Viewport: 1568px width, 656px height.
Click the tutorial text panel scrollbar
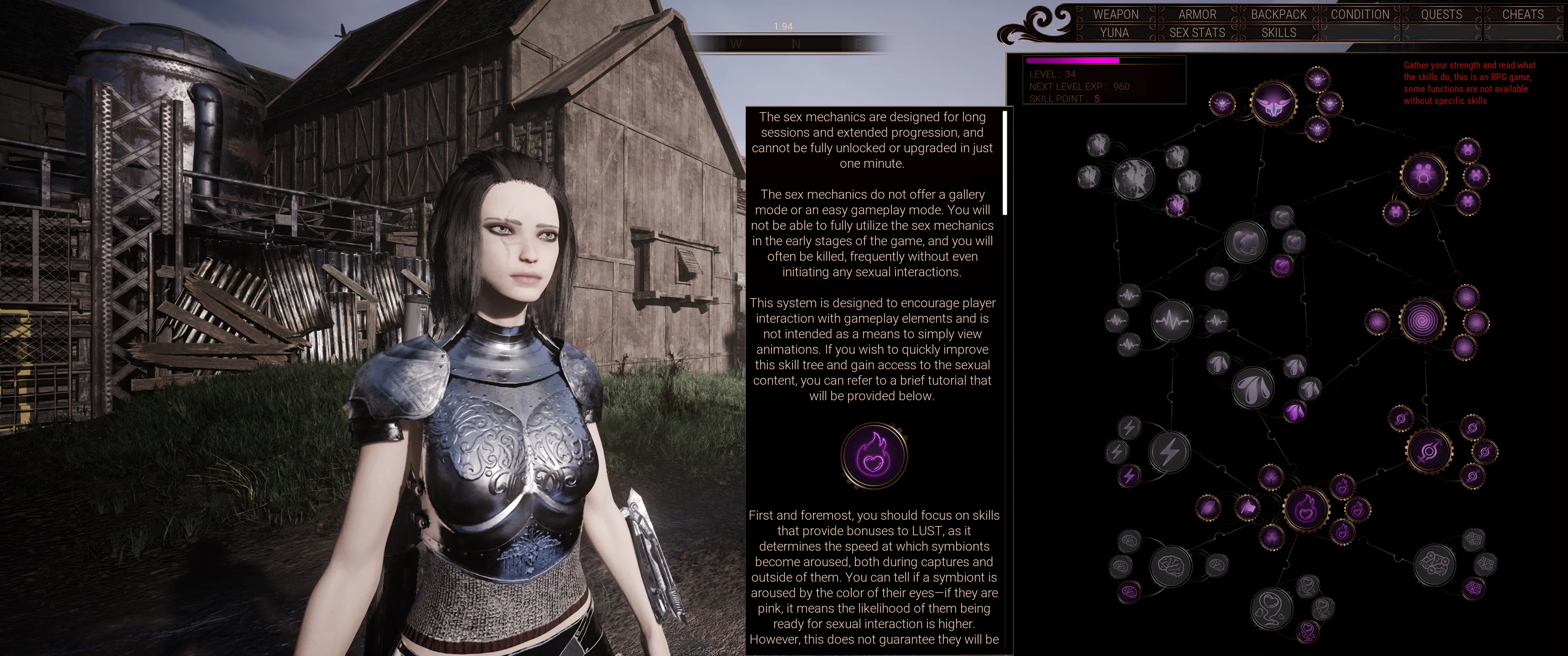(1004, 162)
